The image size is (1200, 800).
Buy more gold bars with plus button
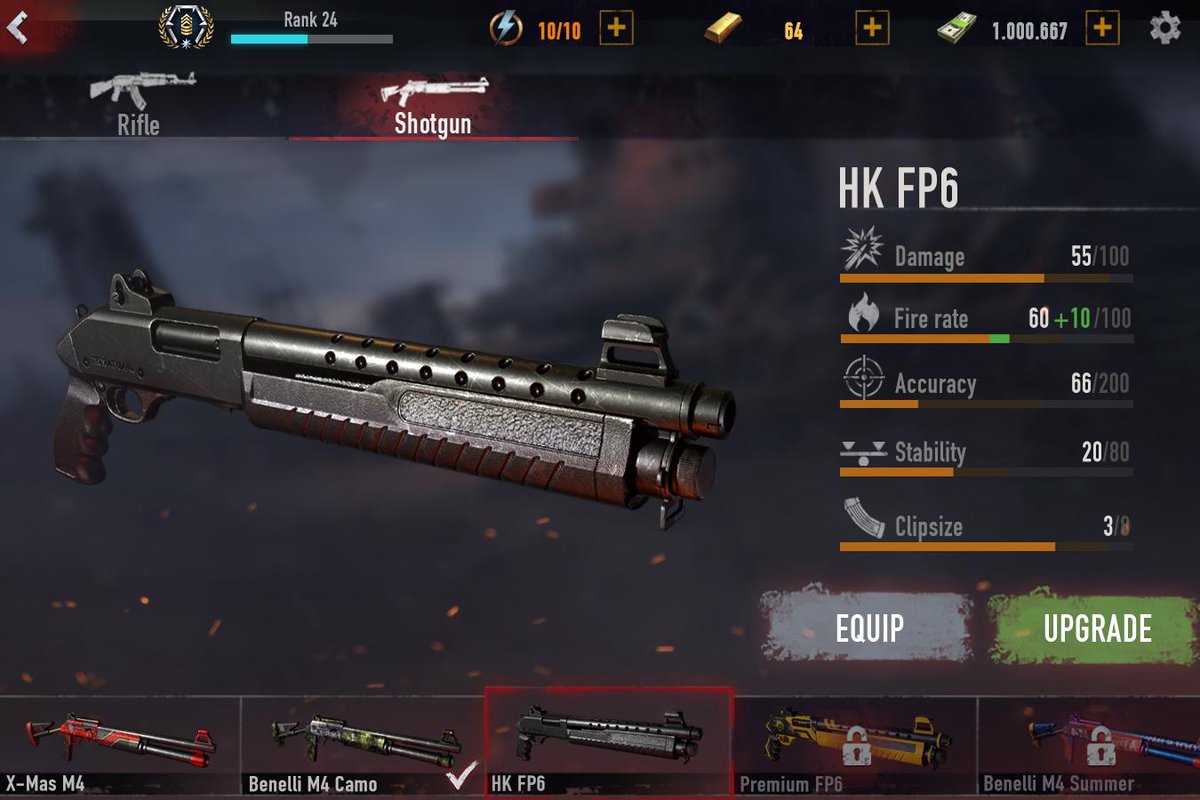coord(872,28)
